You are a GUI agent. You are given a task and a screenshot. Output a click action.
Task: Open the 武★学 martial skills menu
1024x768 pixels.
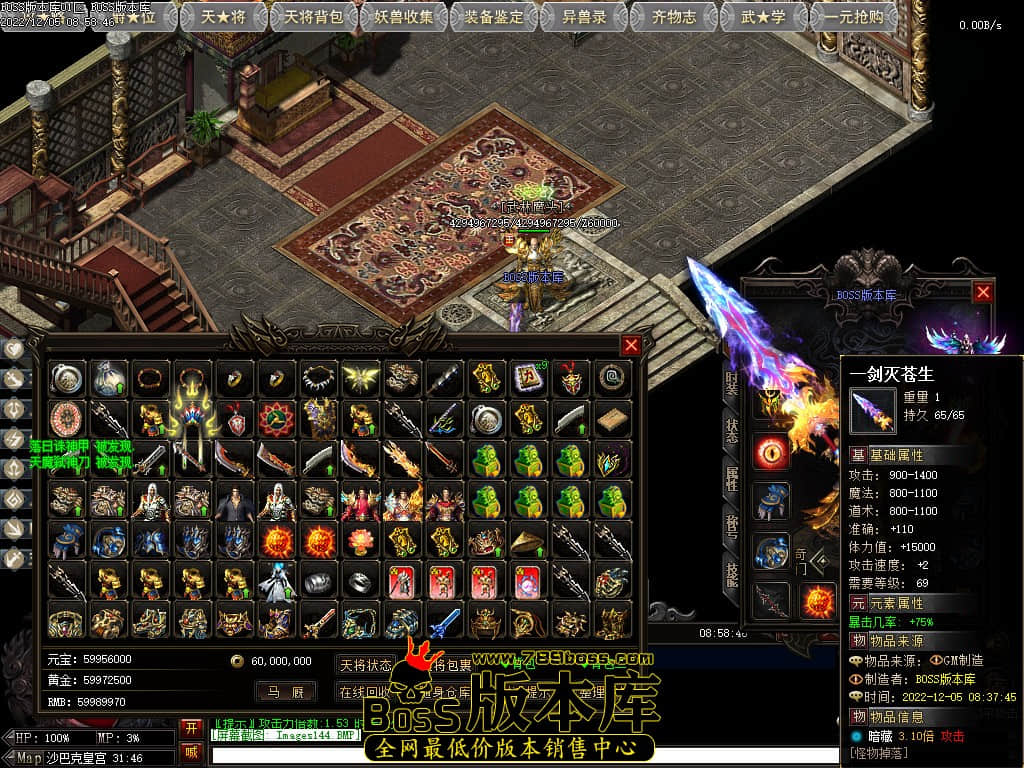tap(762, 17)
